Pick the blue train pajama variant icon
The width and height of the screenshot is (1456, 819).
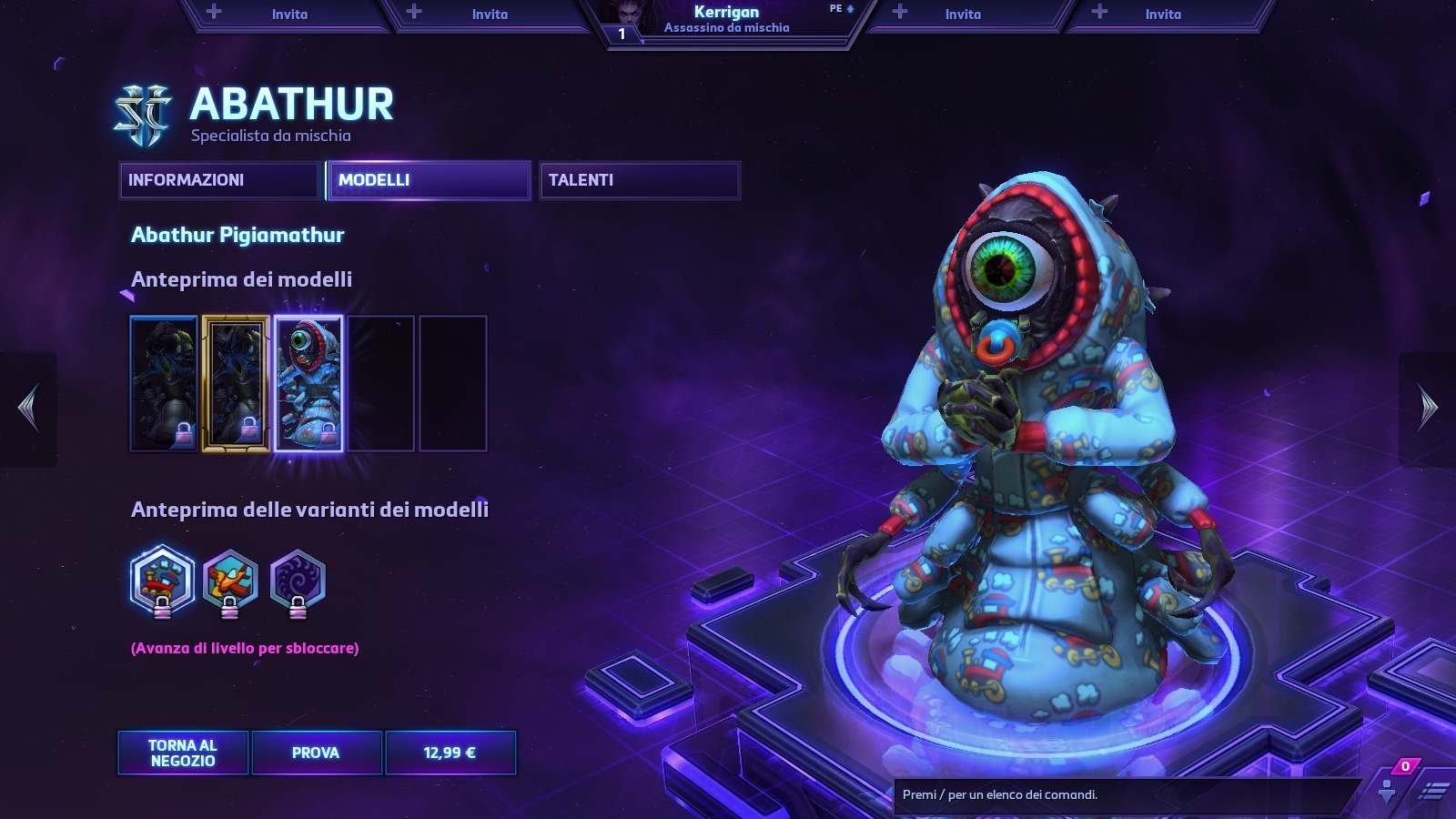(162, 581)
